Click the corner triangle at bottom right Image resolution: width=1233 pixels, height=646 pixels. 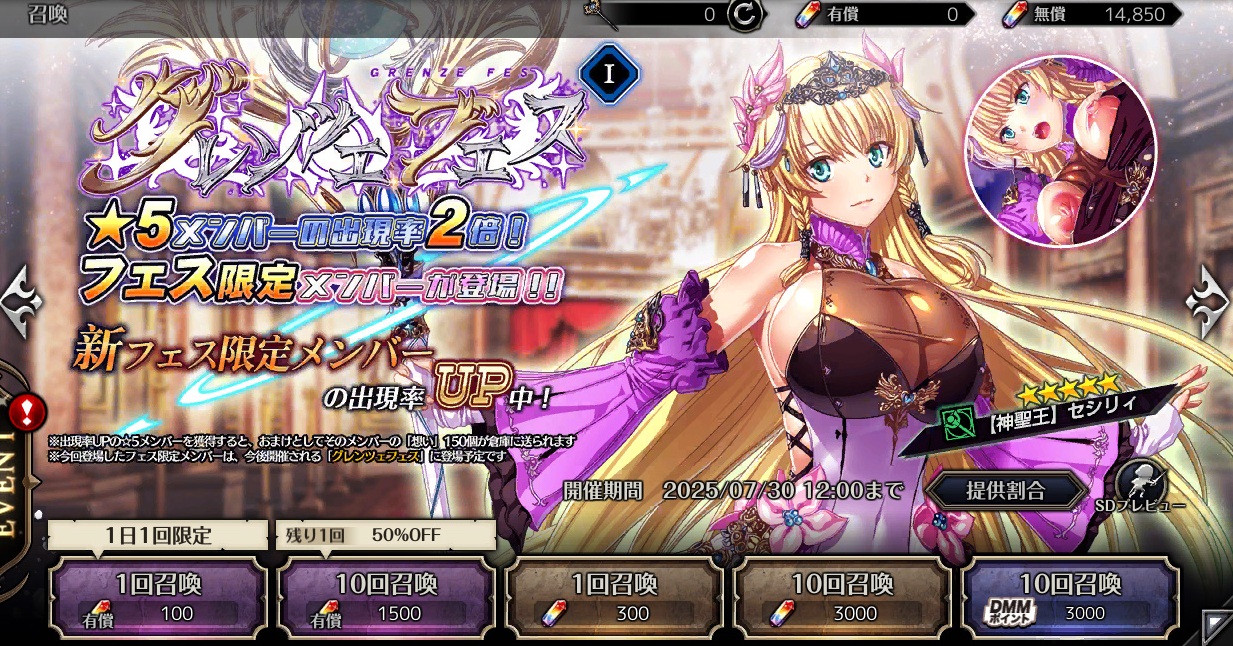[1216, 627]
